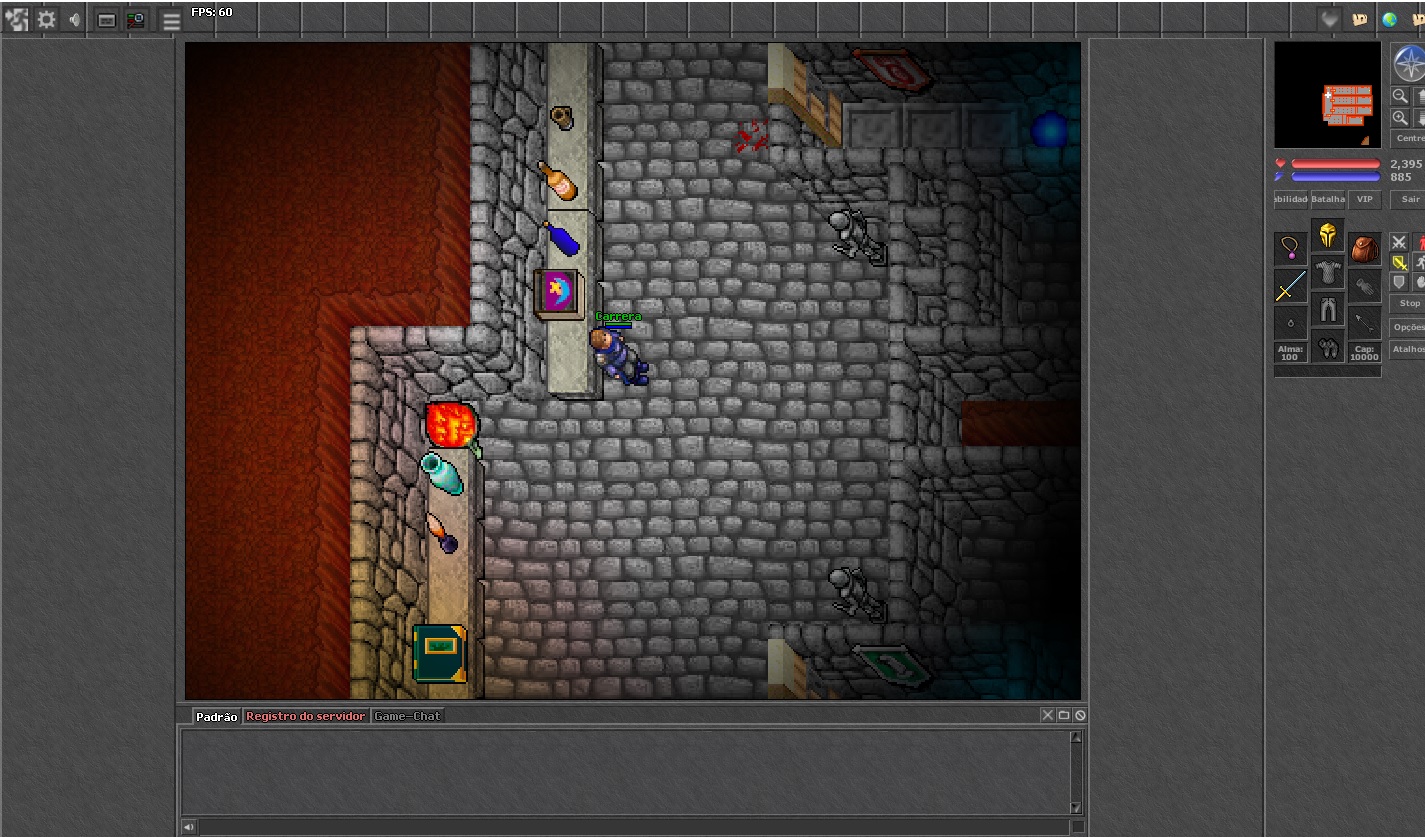Select the golden helmet equipment slot
The width and height of the screenshot is (1425, 837).
[1328, 235]
